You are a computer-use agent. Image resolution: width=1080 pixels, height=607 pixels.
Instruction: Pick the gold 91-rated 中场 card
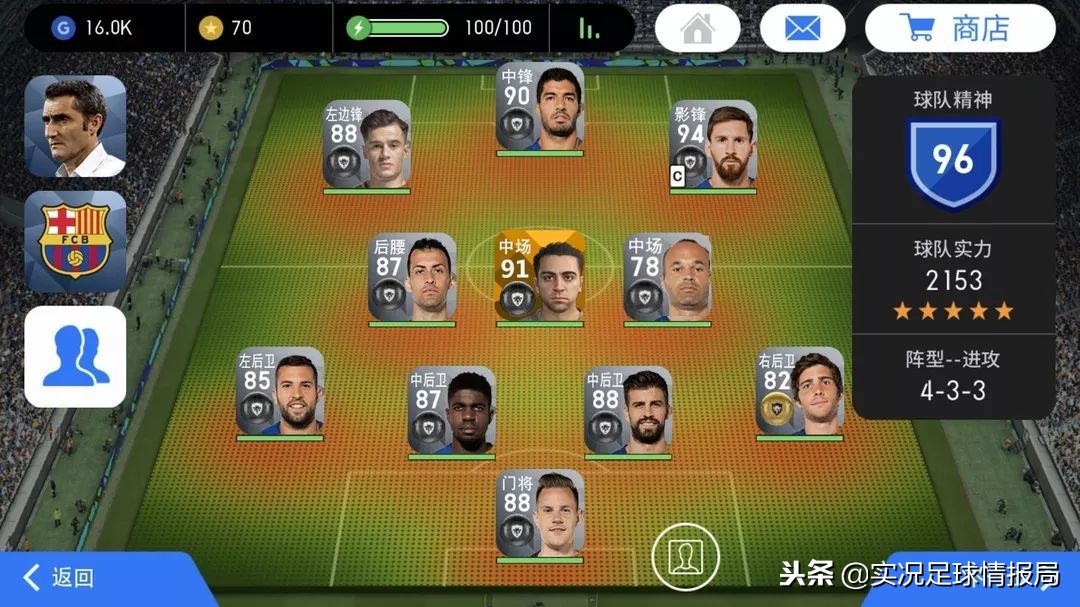[540, 278]
